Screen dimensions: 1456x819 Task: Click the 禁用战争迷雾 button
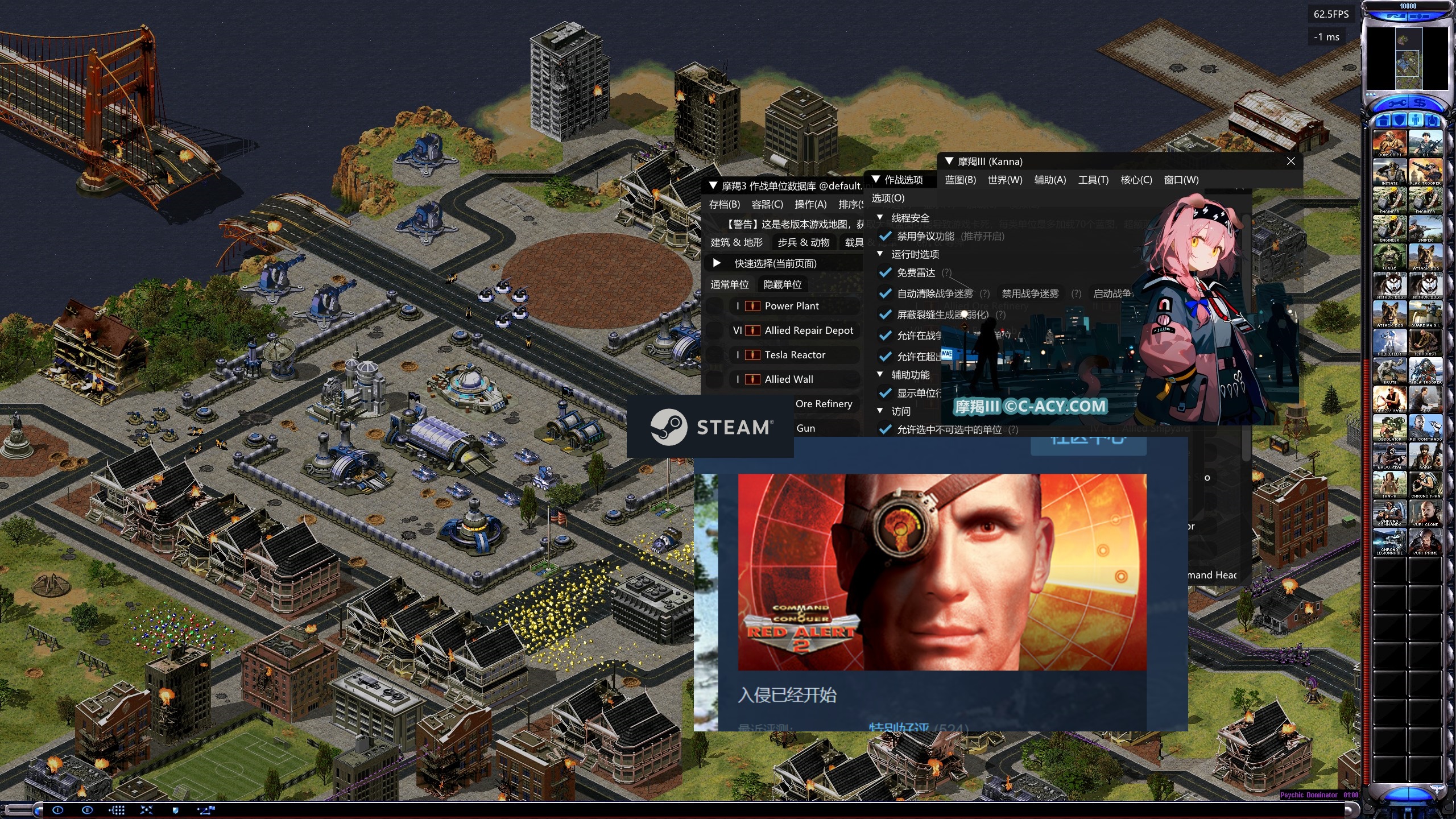point(1030,293)
